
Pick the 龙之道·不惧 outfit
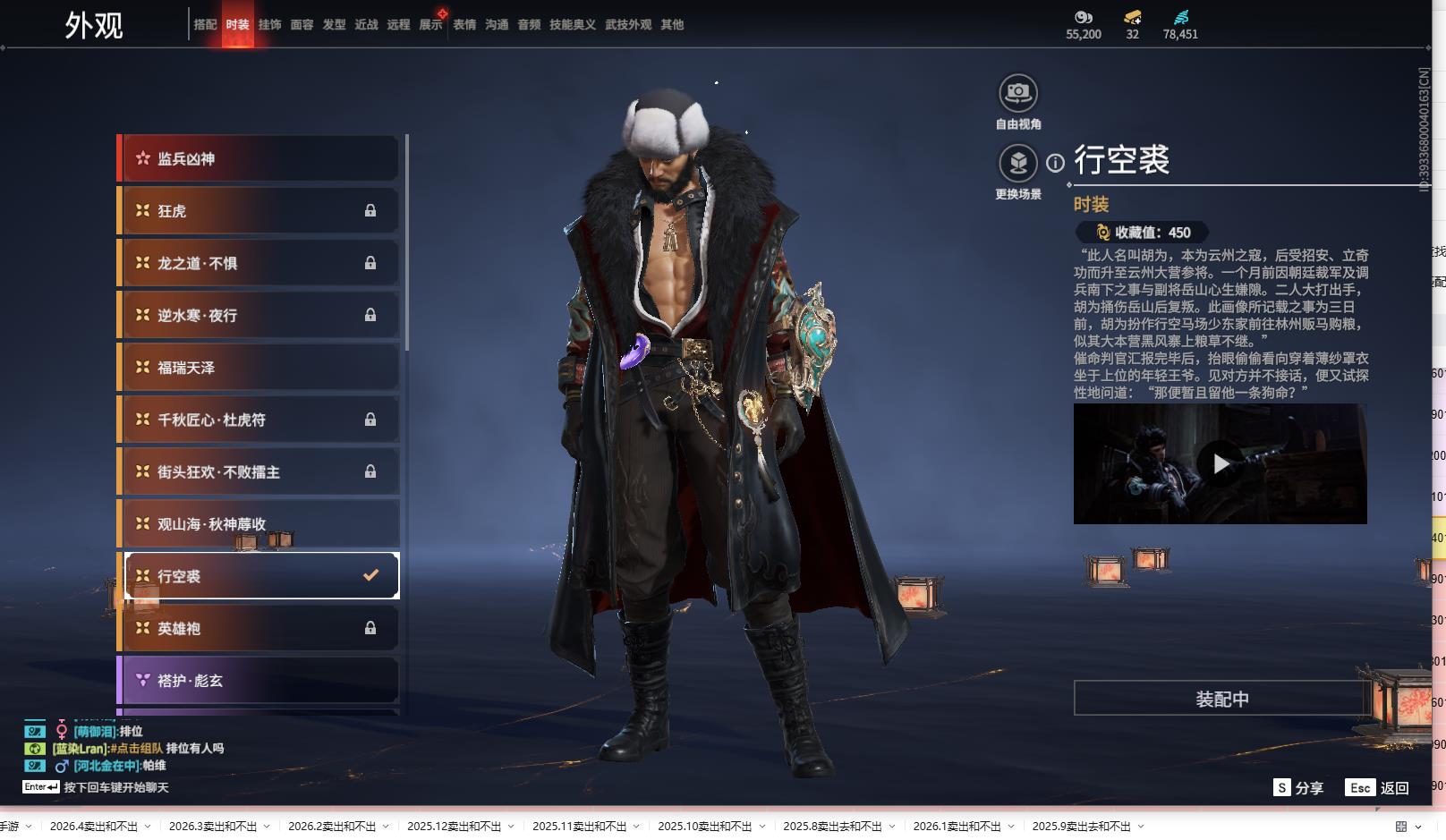pos(259,263)
